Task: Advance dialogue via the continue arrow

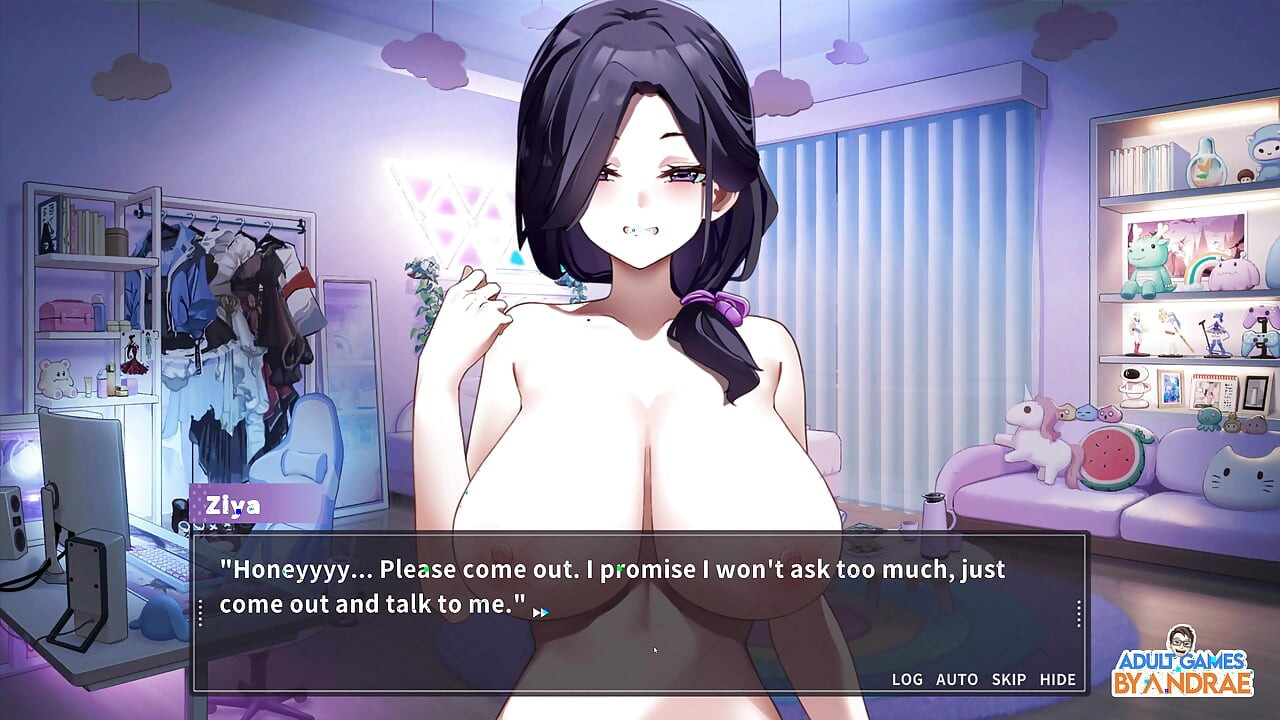Action: click(540, 612)
